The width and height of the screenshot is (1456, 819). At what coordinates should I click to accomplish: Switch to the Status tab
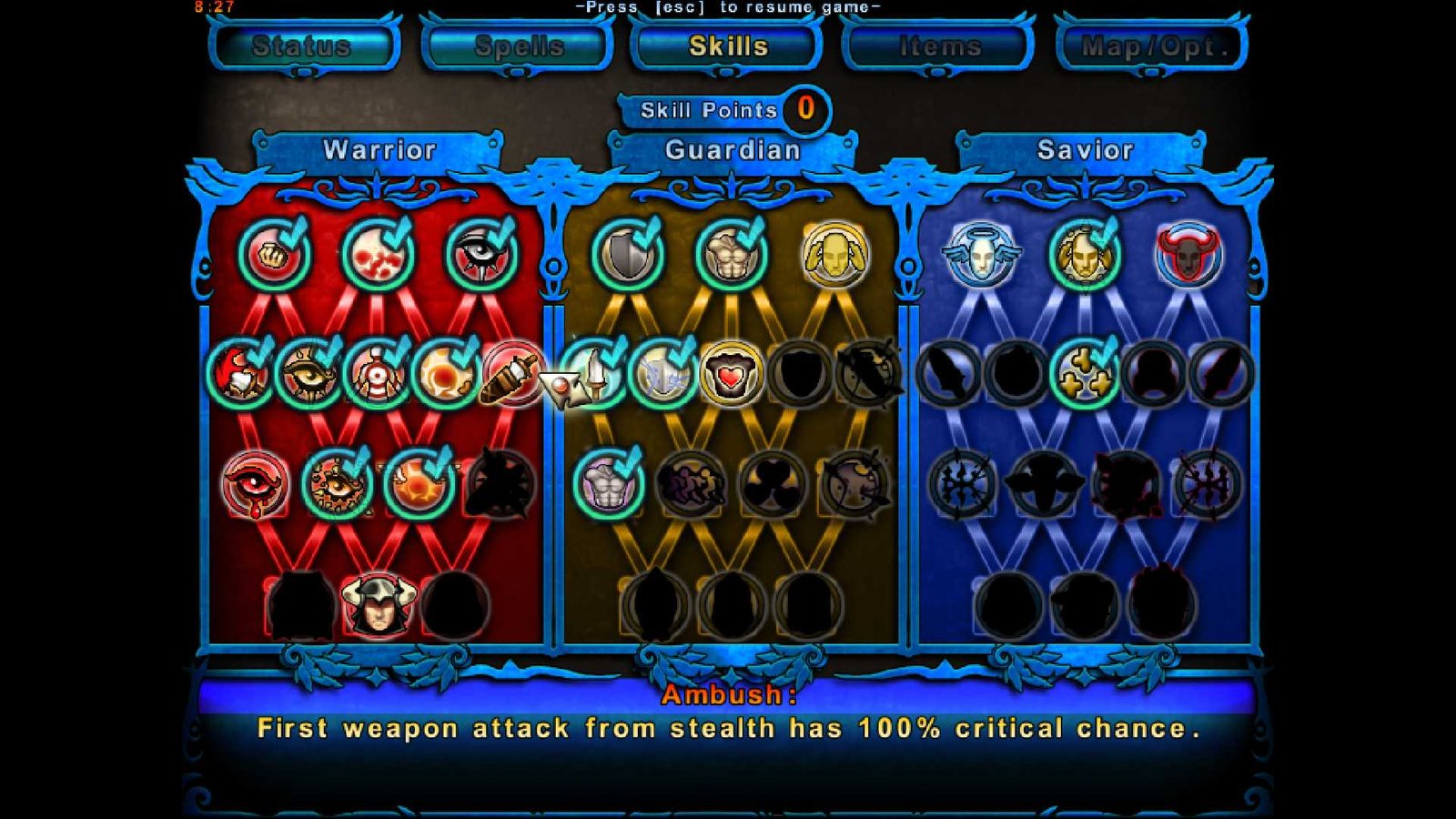coord(305,47)
